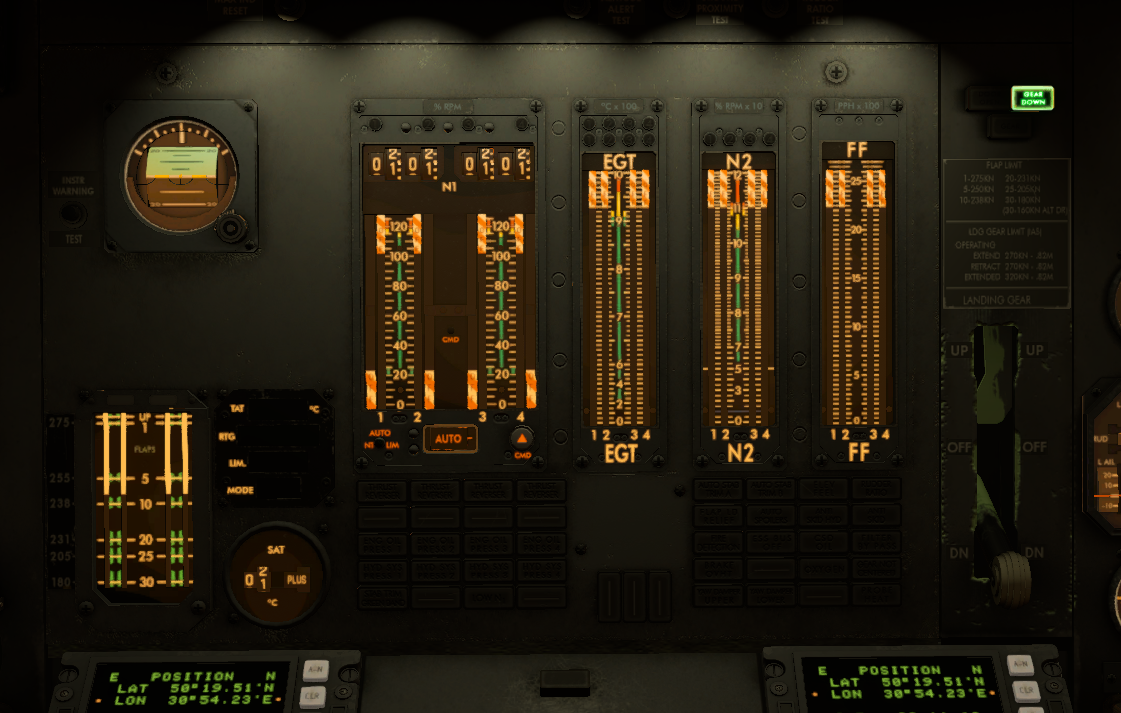
Task: Hit the A/N key on the left position display
Action: [x=316, y=668]
